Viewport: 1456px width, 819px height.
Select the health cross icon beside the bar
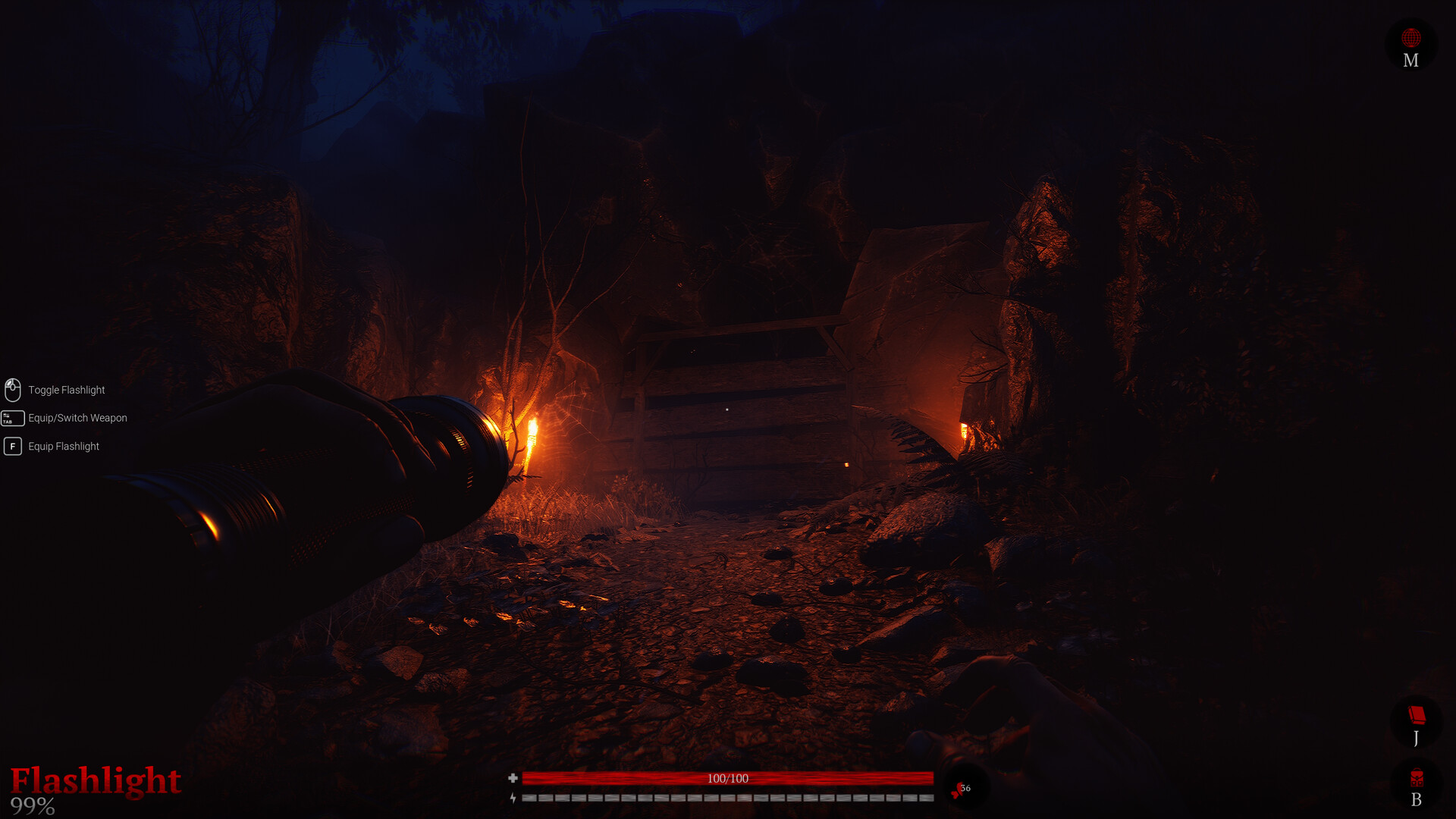(x=514, y=777)
